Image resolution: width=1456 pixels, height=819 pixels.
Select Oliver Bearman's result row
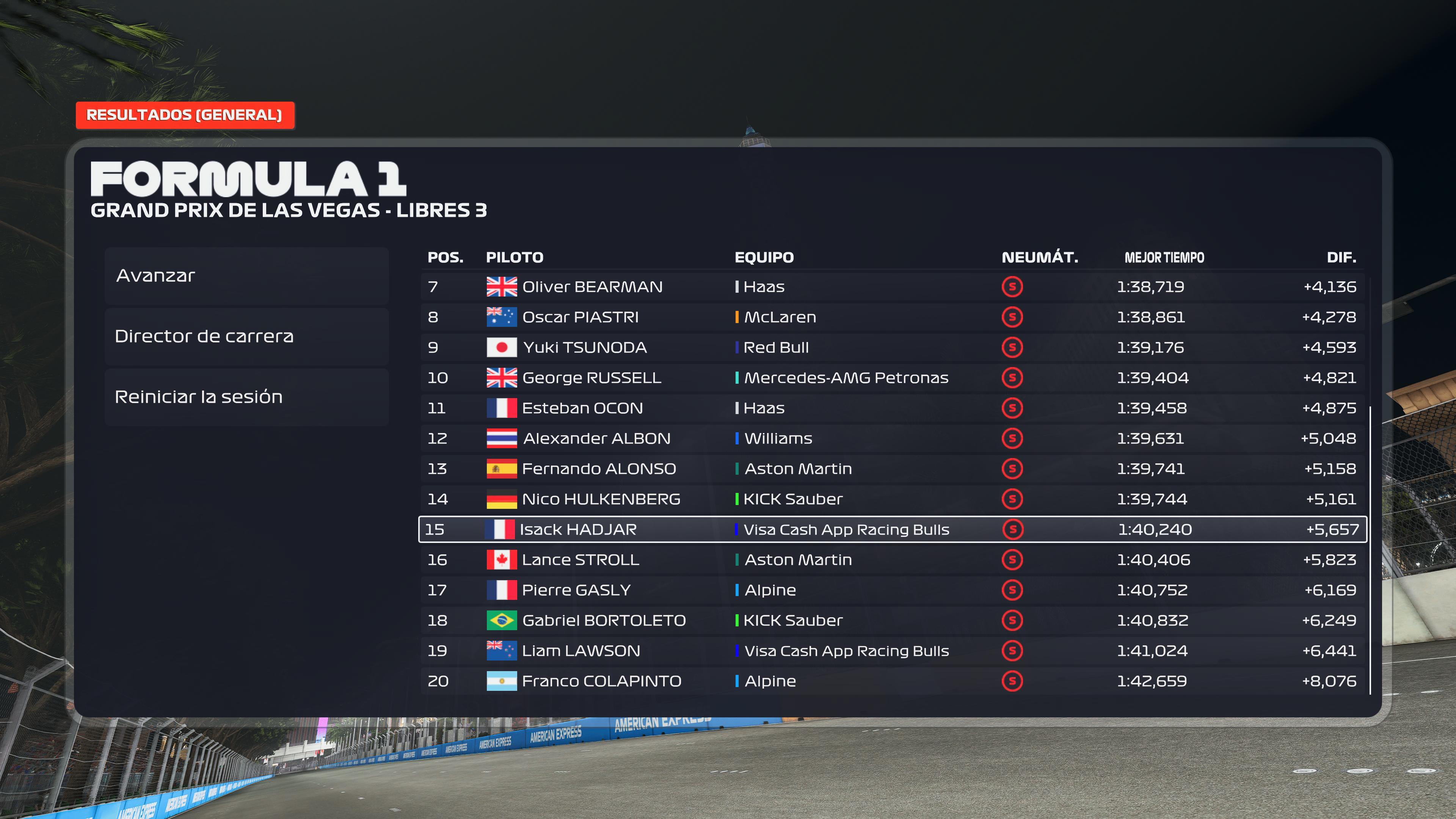tap(892, 287)
